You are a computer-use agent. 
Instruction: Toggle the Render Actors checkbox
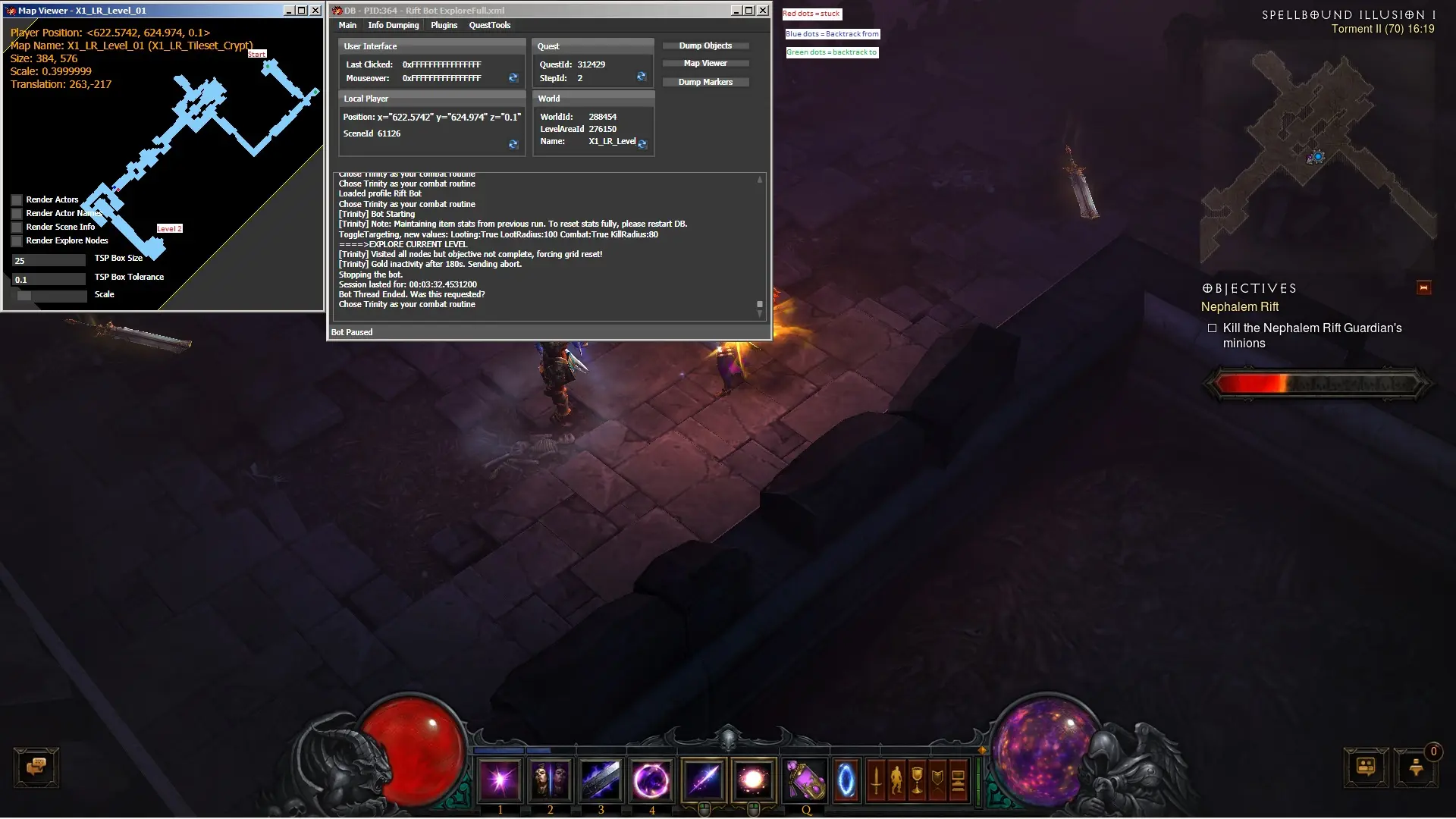point(17,200)
